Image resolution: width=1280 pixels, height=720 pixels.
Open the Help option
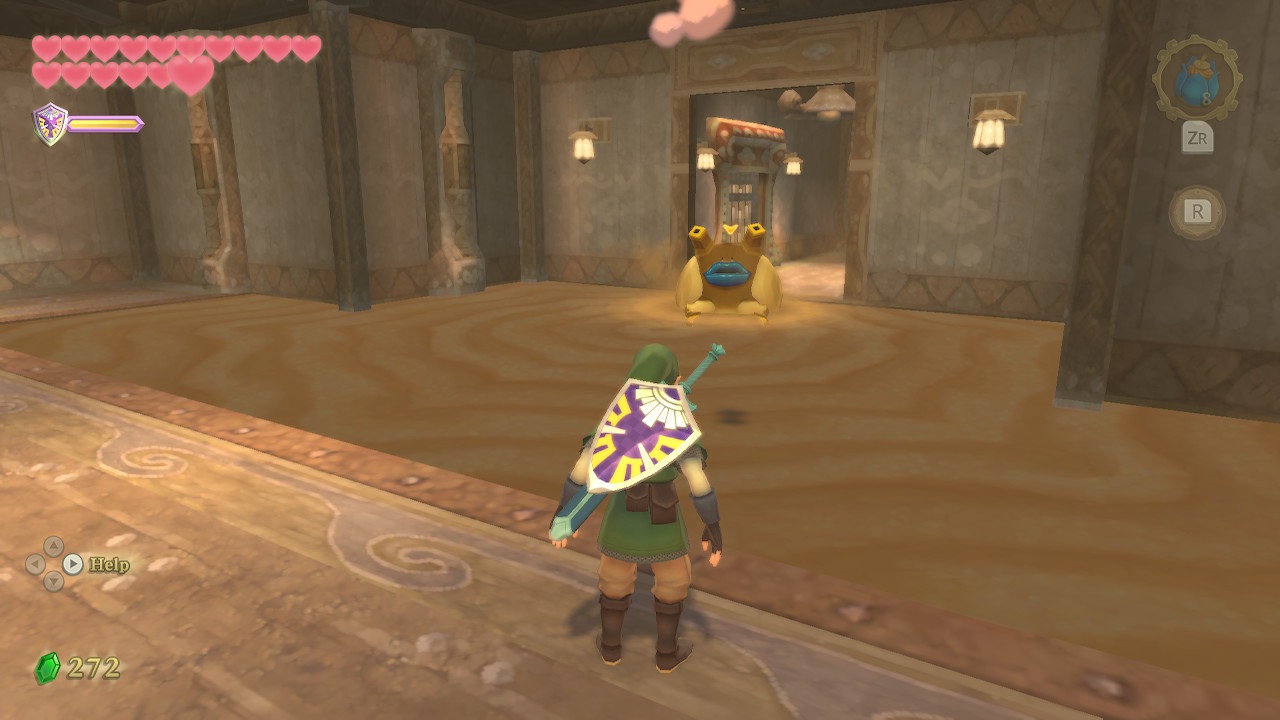pos(108,565)
